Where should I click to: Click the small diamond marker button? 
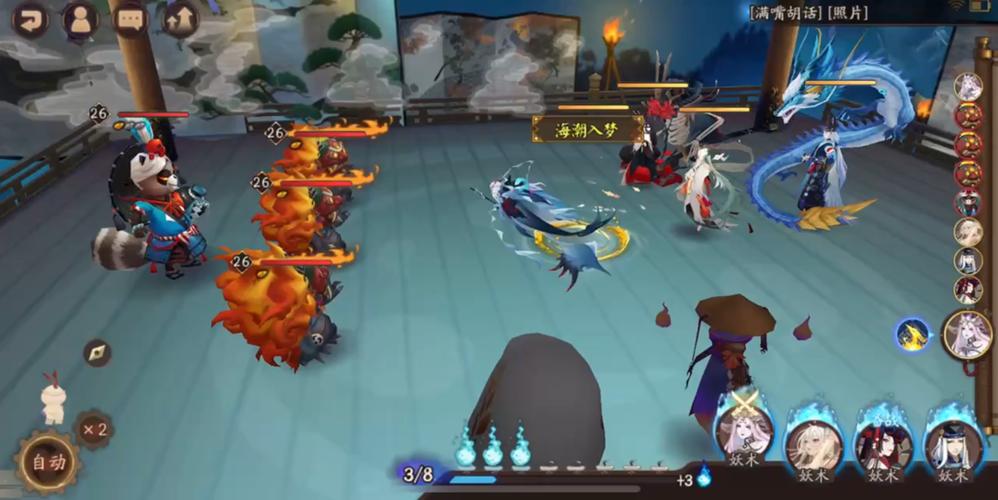tap(97, 352)
